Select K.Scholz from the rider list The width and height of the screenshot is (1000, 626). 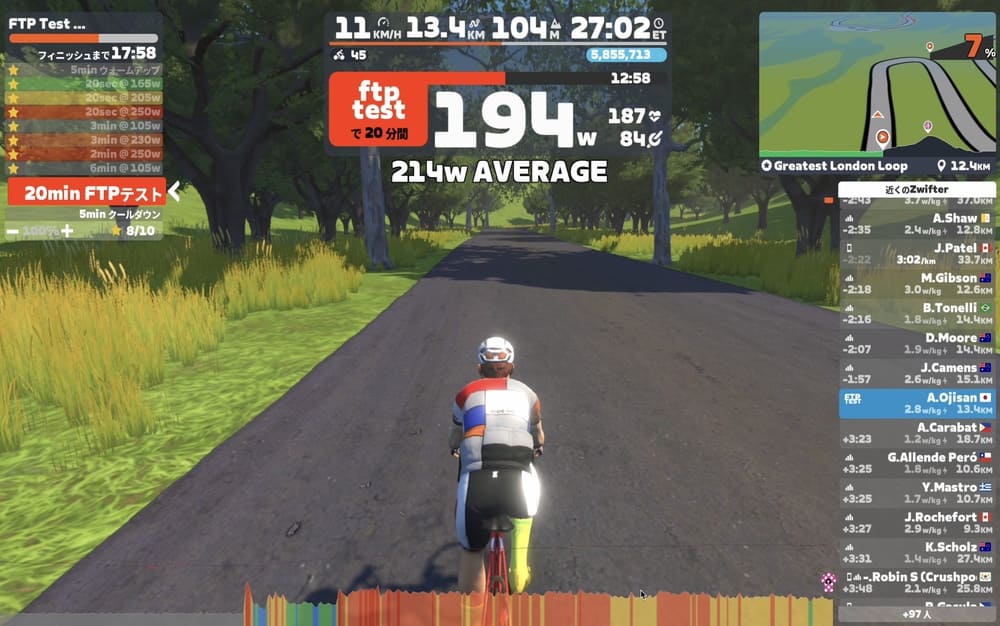tap(916, 552)
